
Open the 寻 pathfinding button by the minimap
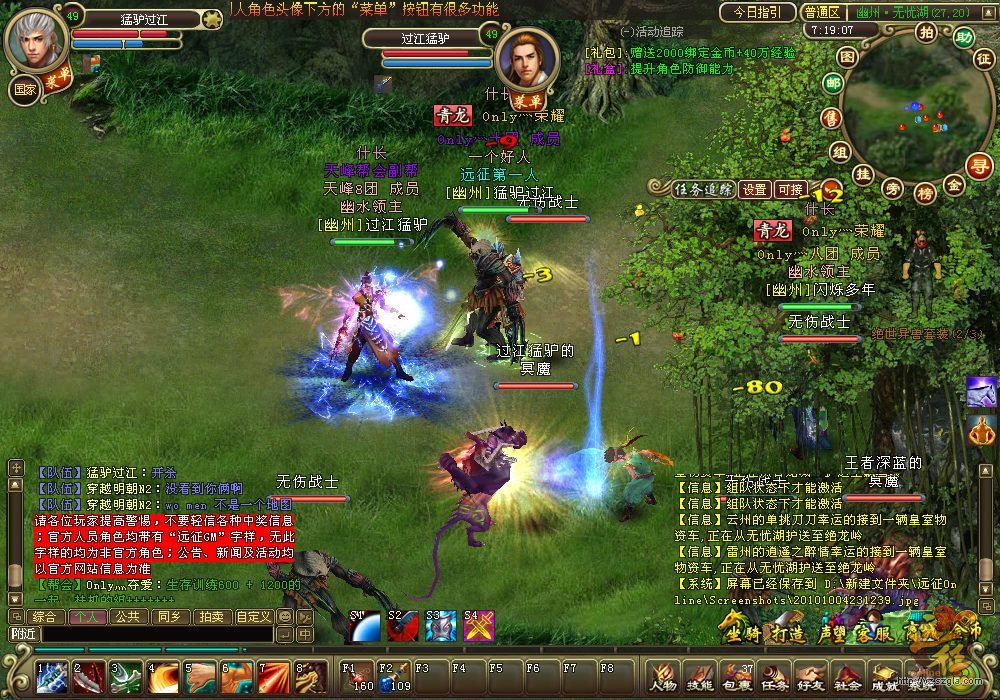point(981,164)
